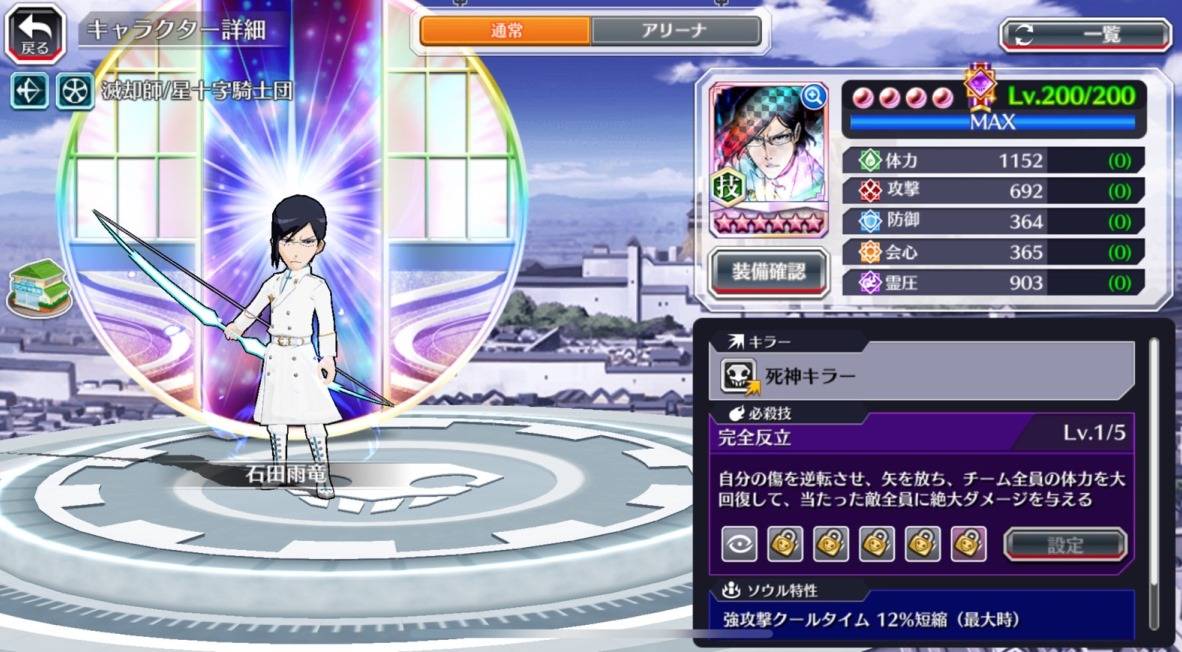Select the 死神キラー killer entry
1182x652 pixels.
click(920, 376)
